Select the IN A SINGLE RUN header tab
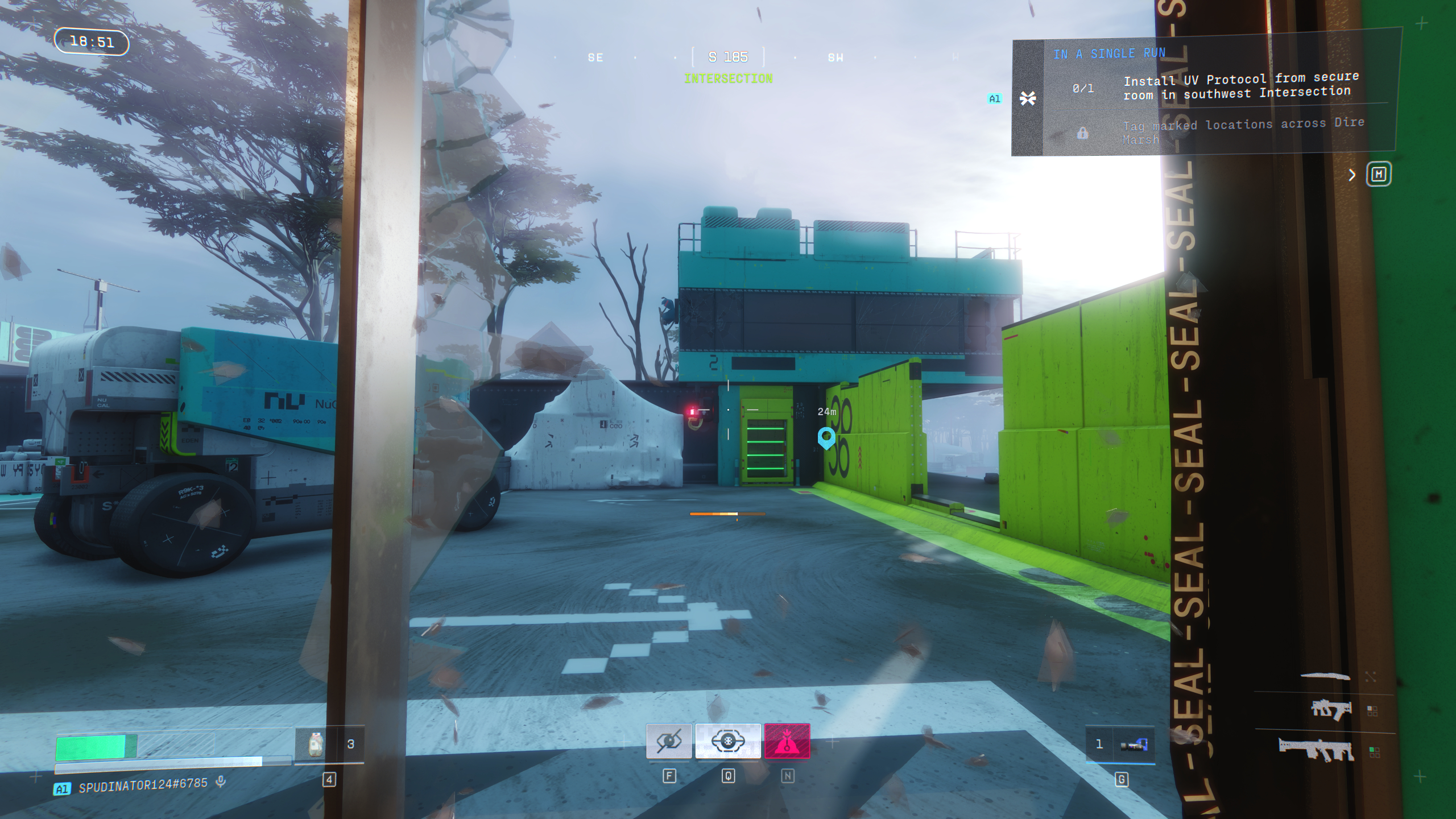This screenshot has height=819, width=1456. pos(1109,53)
